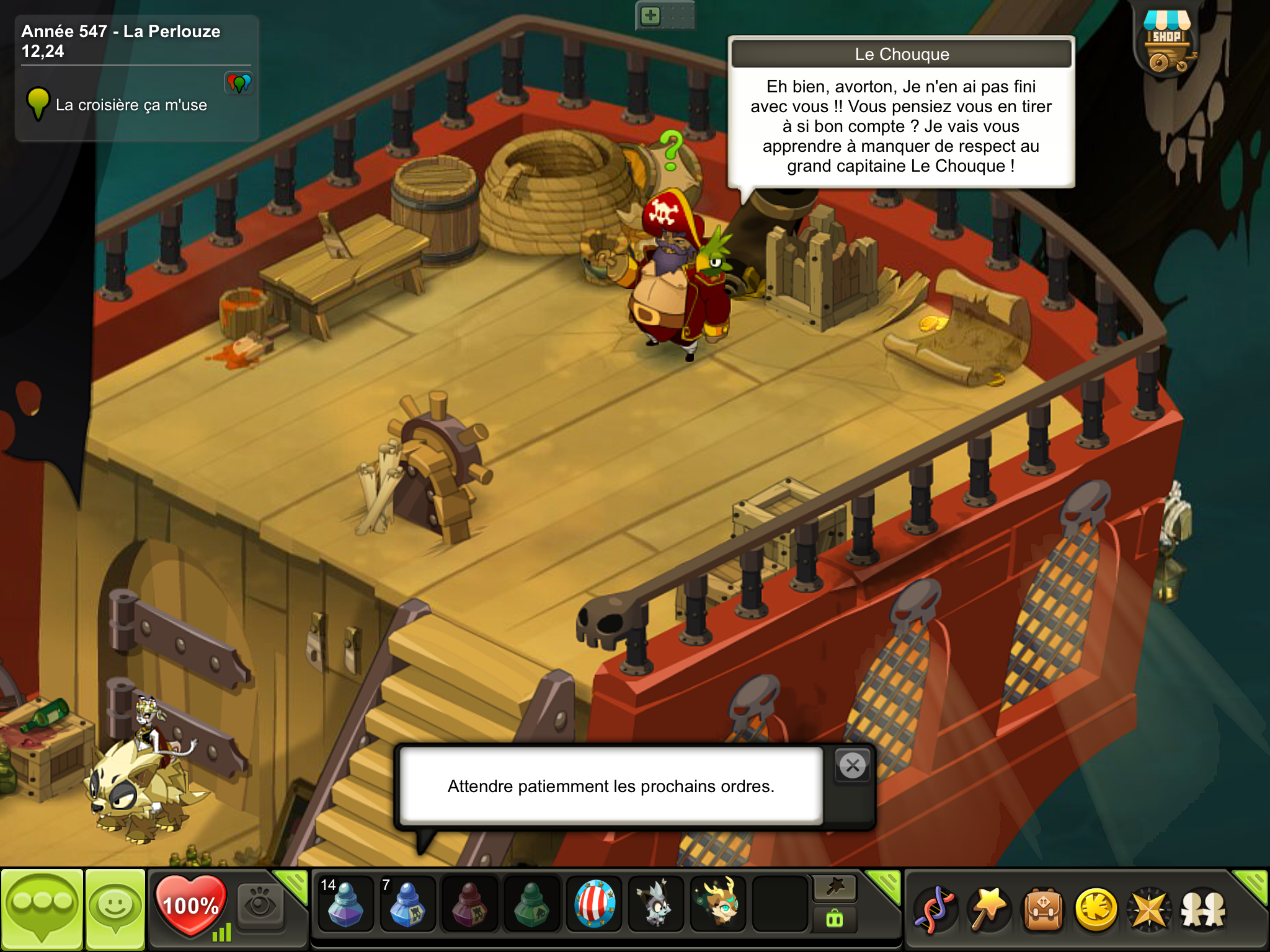
Task: Open the map with the compass star icon
Action: pos(1149,909)
